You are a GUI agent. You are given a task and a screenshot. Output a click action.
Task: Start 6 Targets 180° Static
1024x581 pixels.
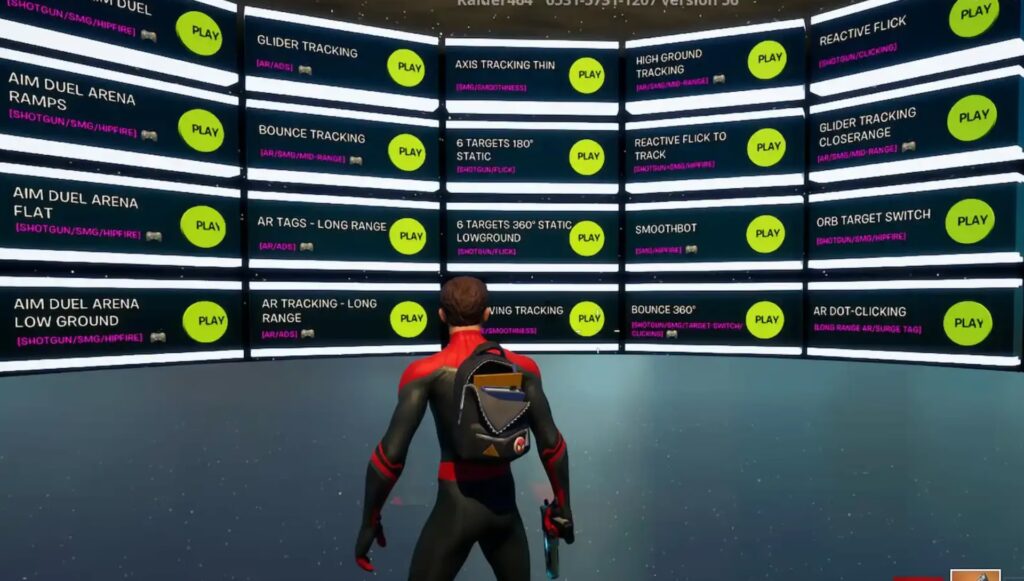pyautogui.click(x=586, y=157)
